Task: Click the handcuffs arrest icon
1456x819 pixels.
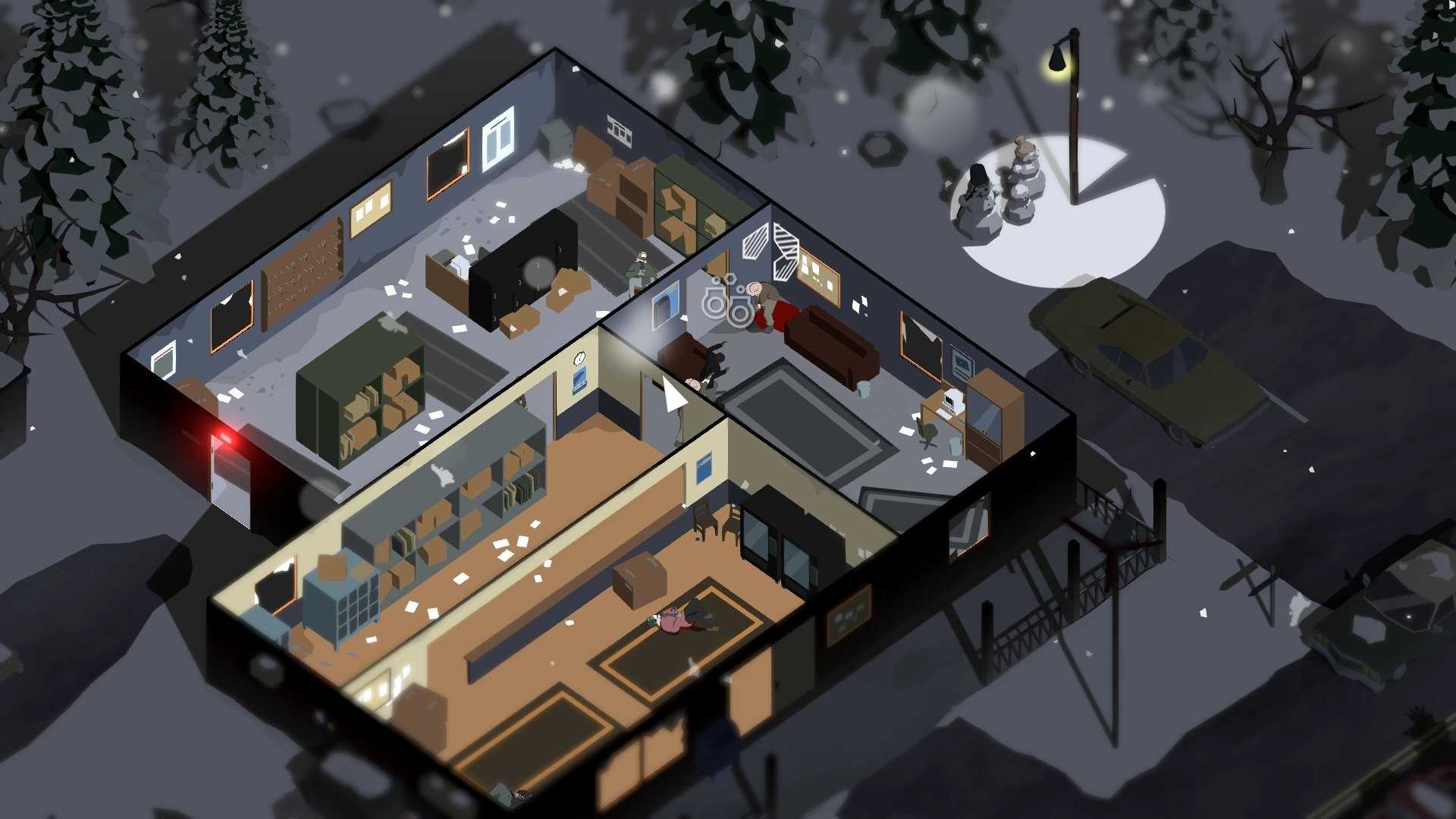Action: point(727,299)
